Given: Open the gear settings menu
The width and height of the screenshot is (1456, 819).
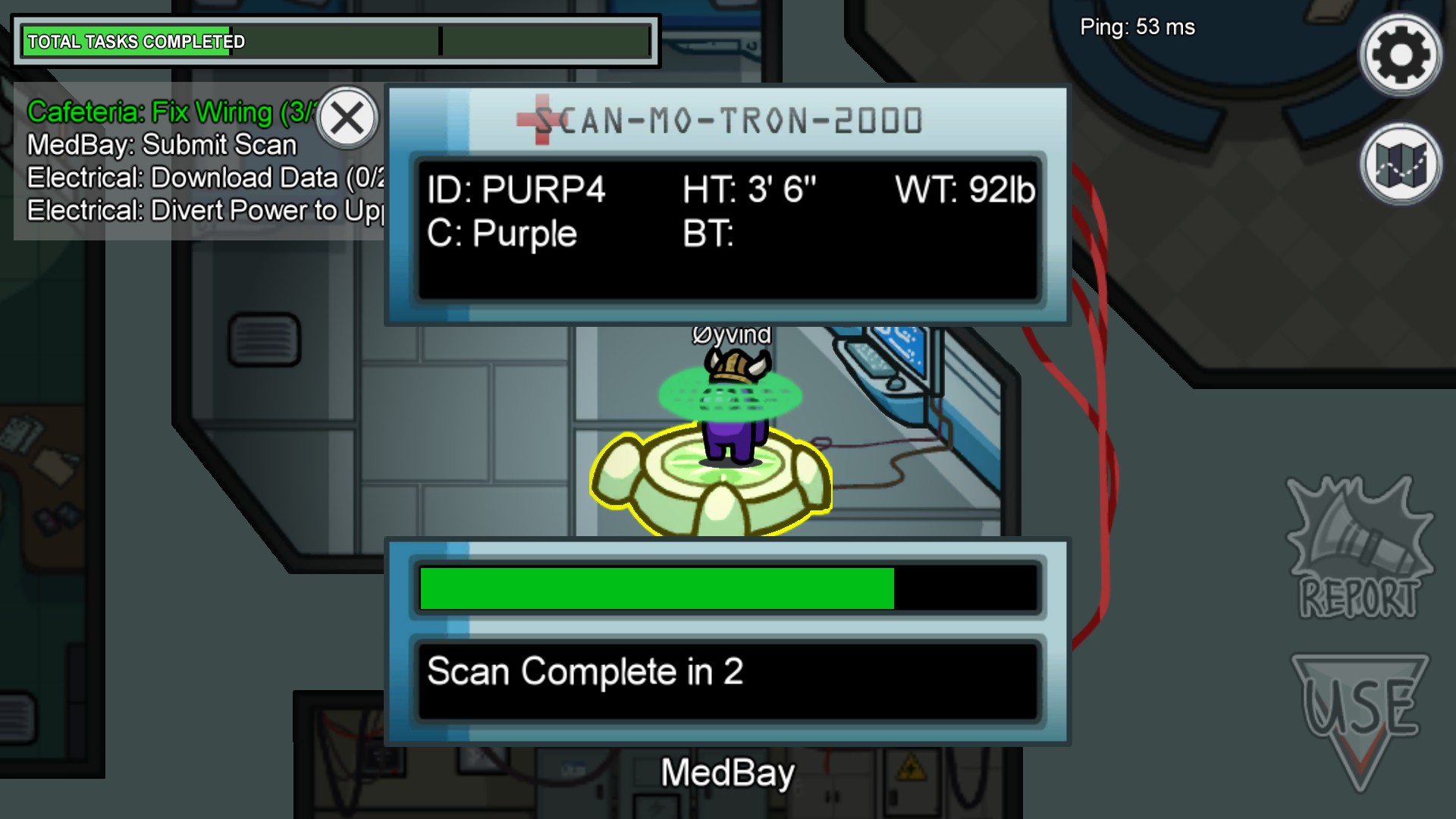Looking at the screenshot, I should (x=1400, y=55).
